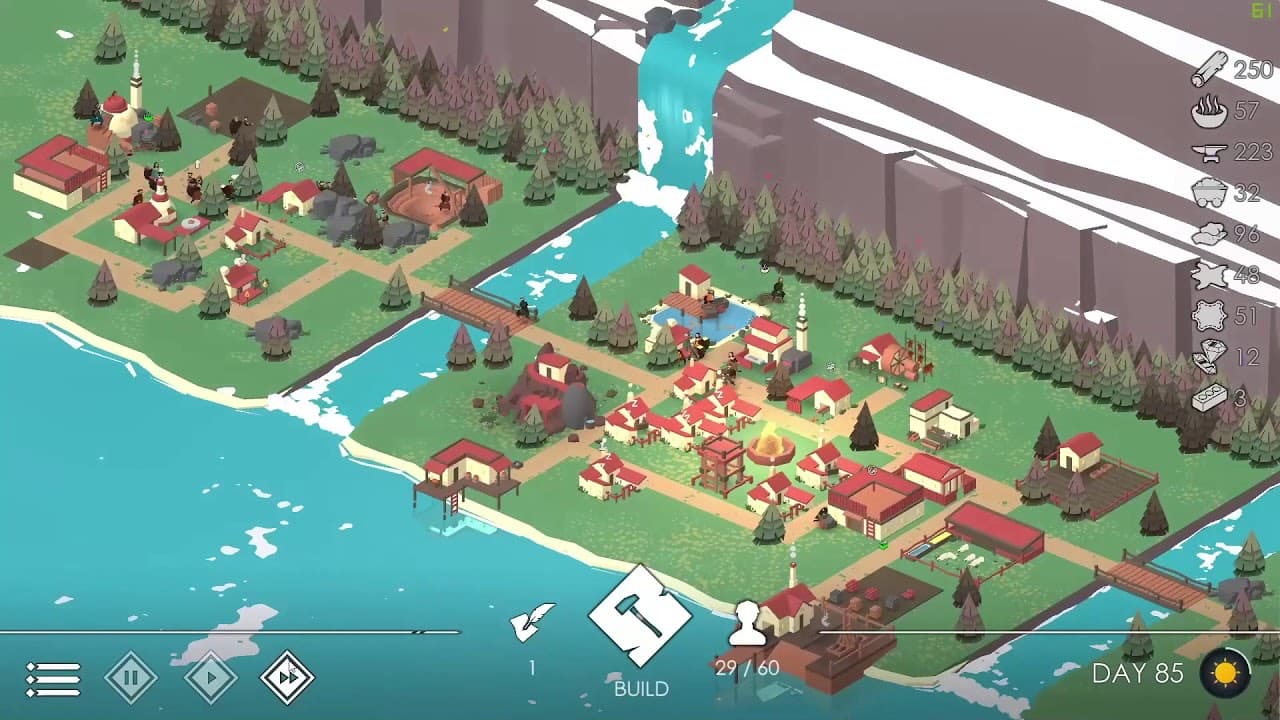The height and width of the screenshot is (720, 1280).
Task: Select the mine cart resource icon
Action: click(1210, 193)
